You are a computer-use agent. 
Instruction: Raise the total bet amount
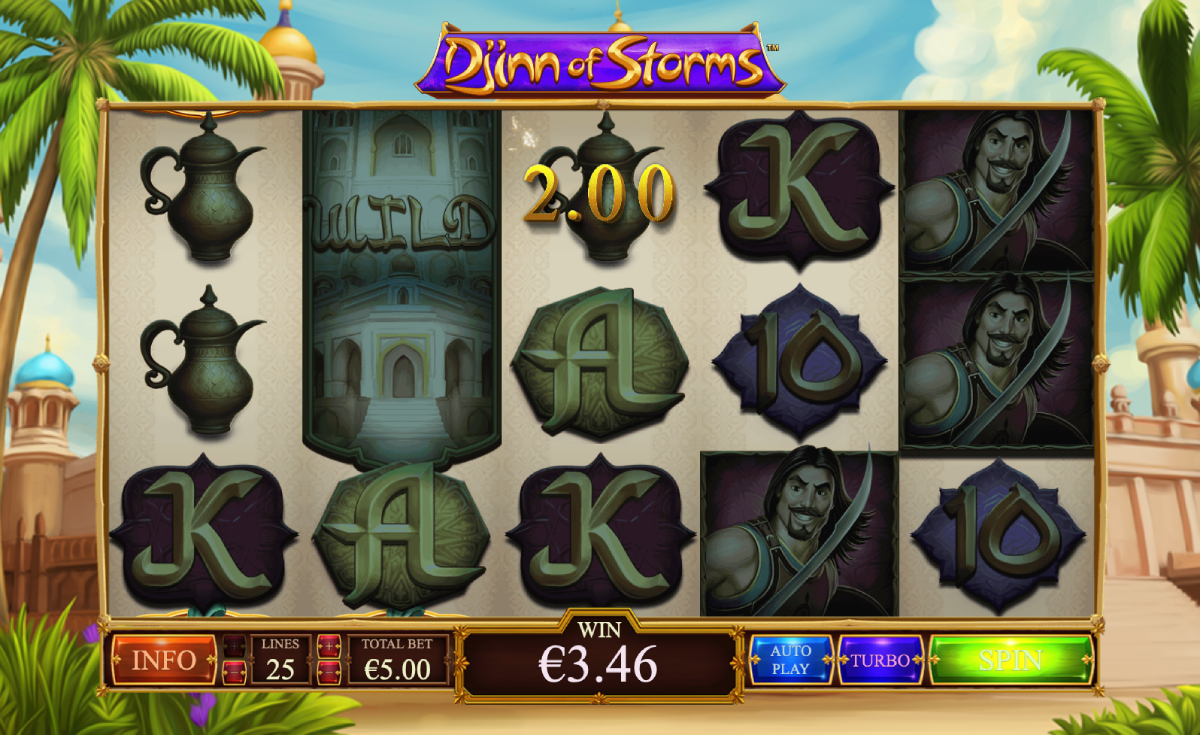click(x=329, y=646)
